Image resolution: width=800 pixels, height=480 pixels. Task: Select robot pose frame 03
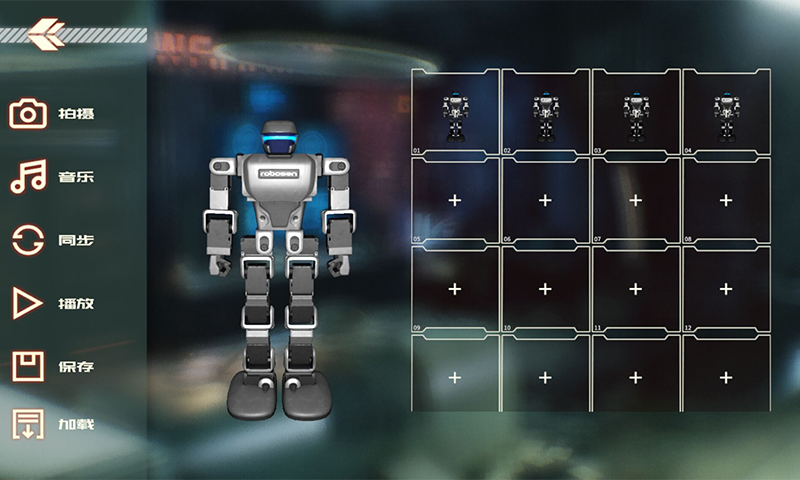pyautogui.click(x=635, y=113)
